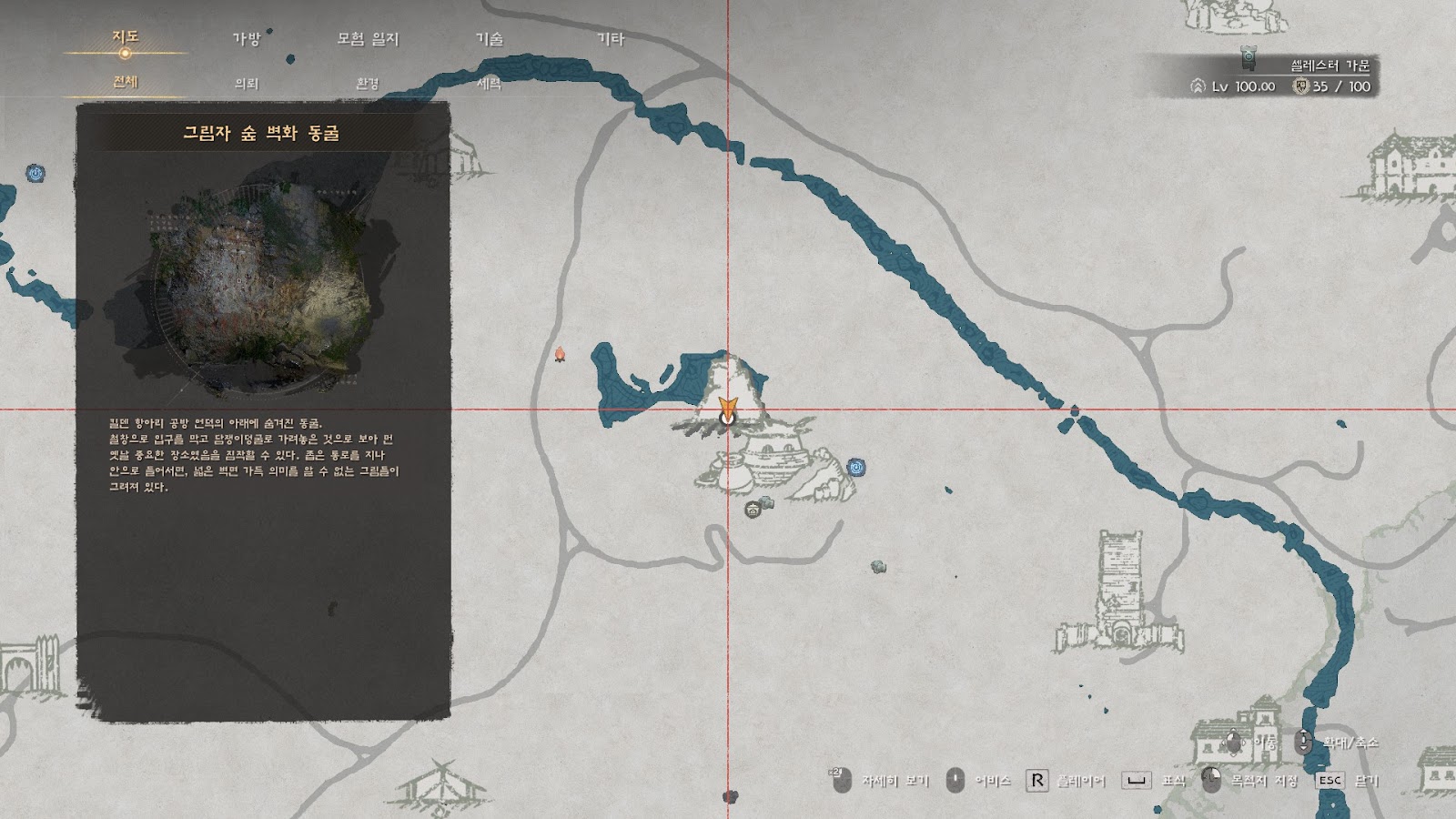The height and width of the screenshot is (819, 1456).
Task: Choose the 환경 map filter
Action: [368, 83]
